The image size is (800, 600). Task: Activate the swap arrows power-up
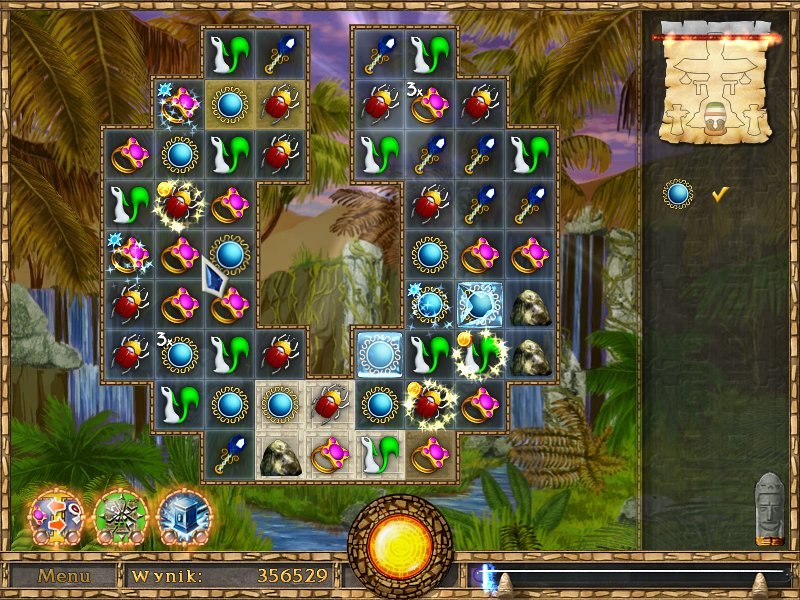[55, 513]
